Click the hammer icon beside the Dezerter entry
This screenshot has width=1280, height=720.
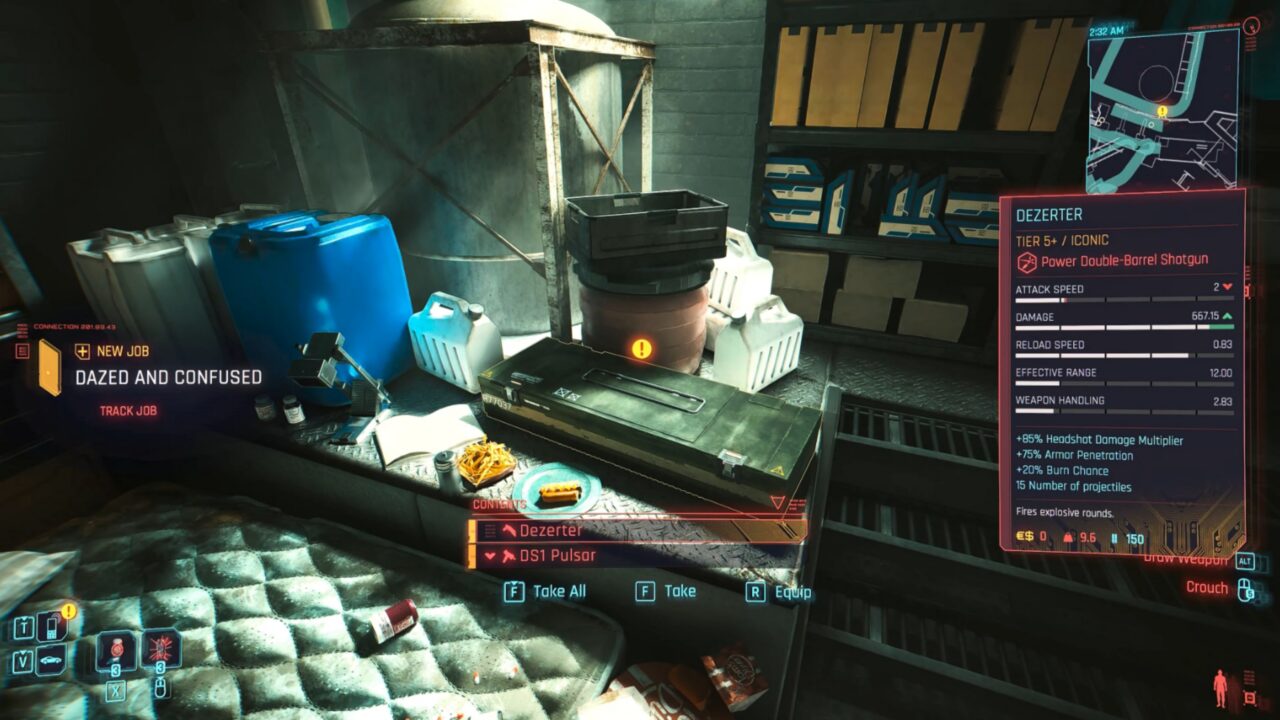coord(510,528)
